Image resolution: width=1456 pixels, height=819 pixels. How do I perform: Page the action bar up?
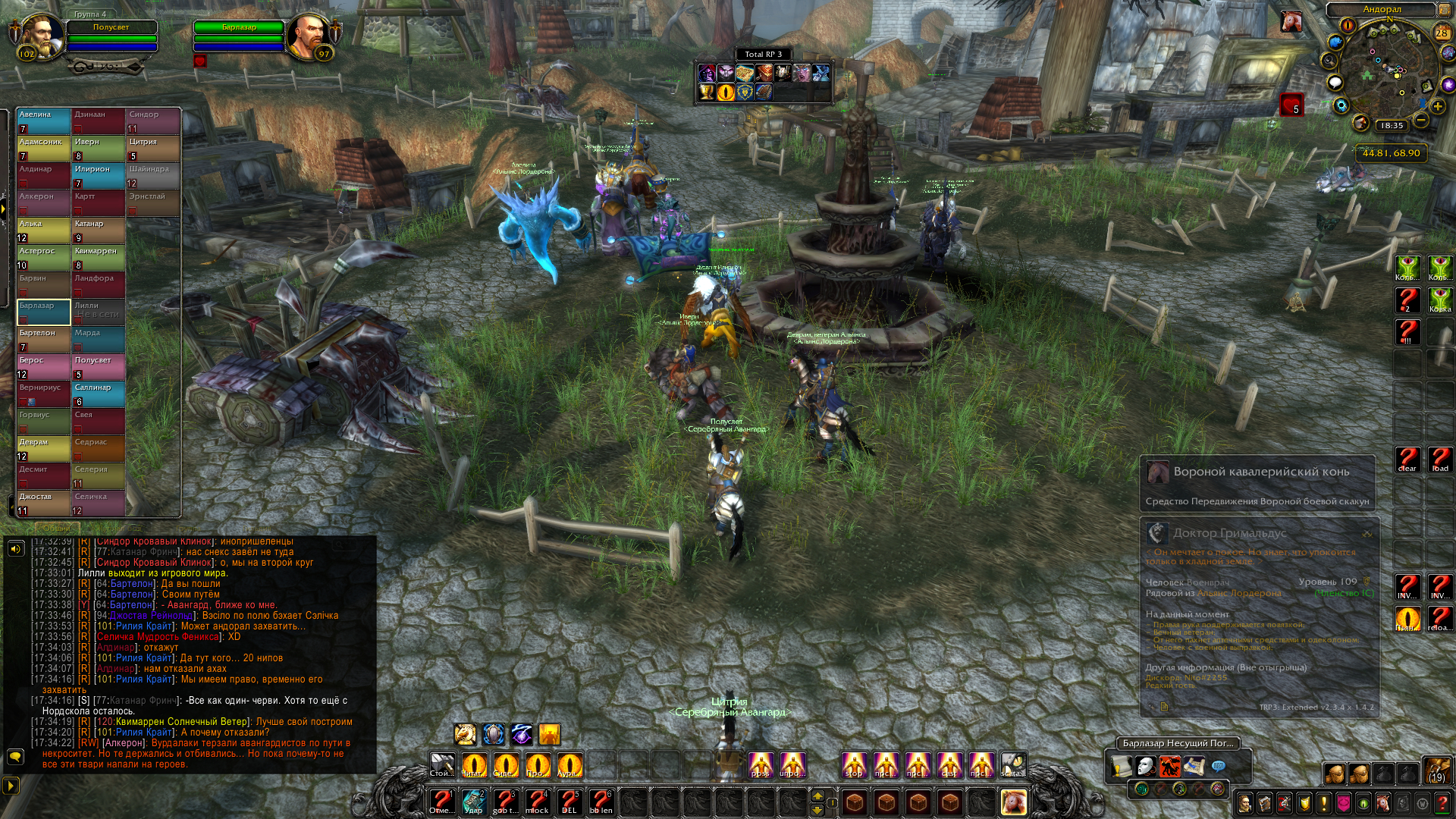pos(817,795)
